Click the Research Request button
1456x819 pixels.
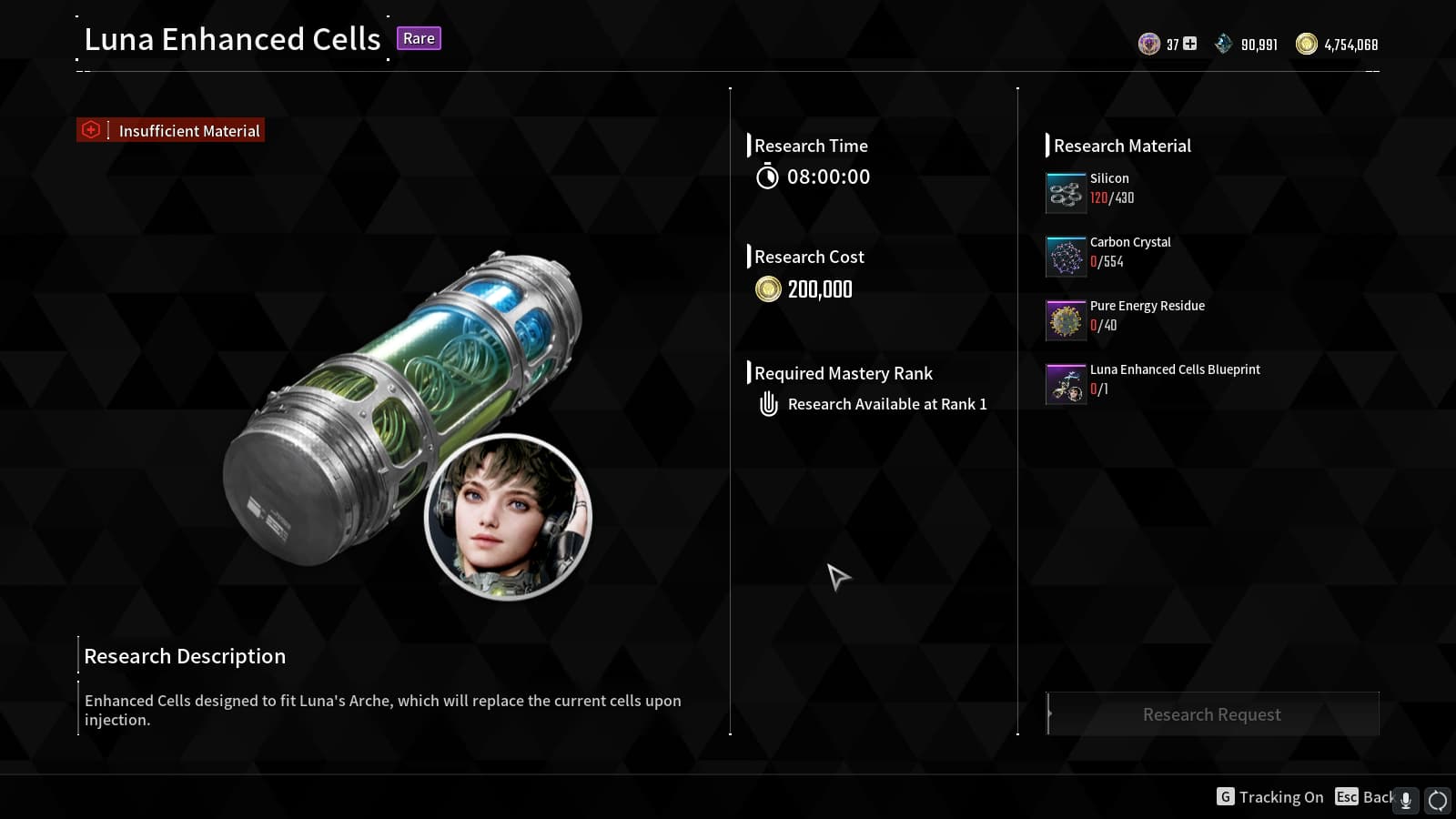point(1212,714)
